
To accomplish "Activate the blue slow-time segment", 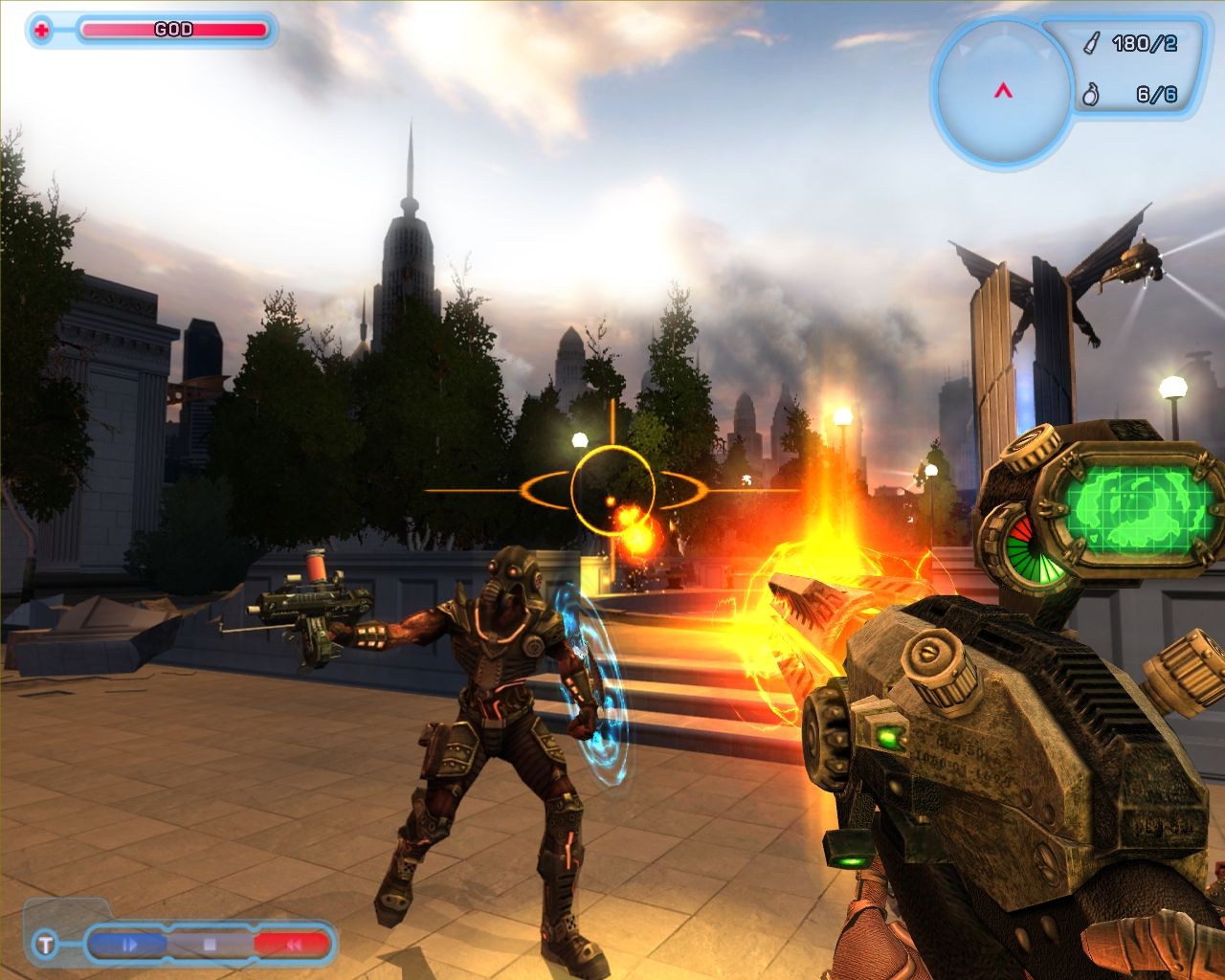I will [x=131, y=945].
